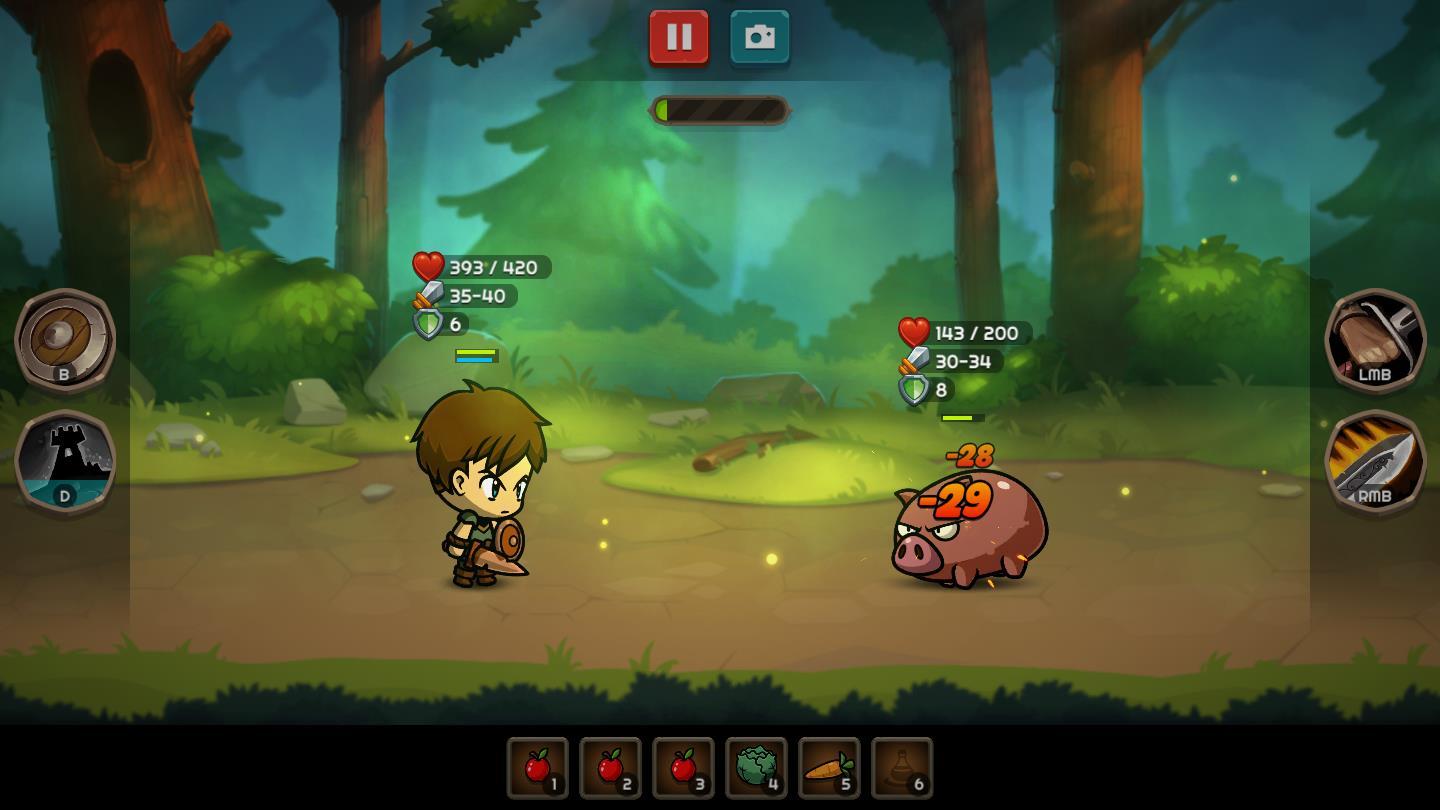The width and height of the screenshot is (1440, 810).
Task: Click the progress bar at the top
Action: (x=720, y=110)
